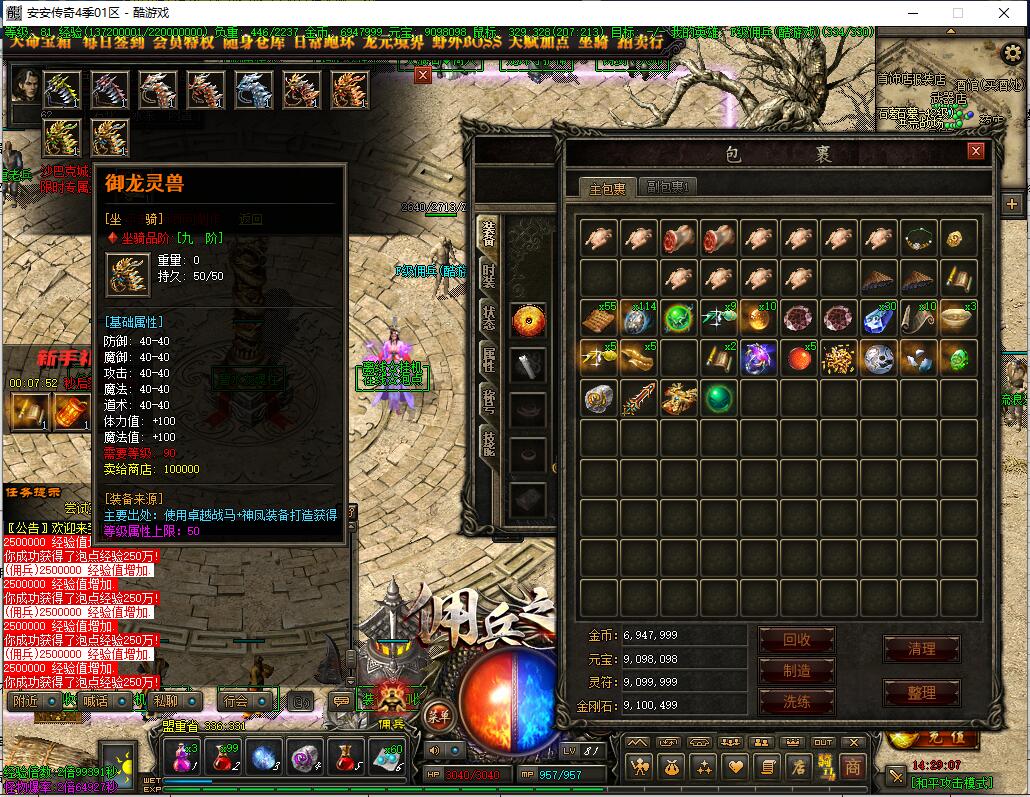Open the 制造 crafting button

coord(797,670)
